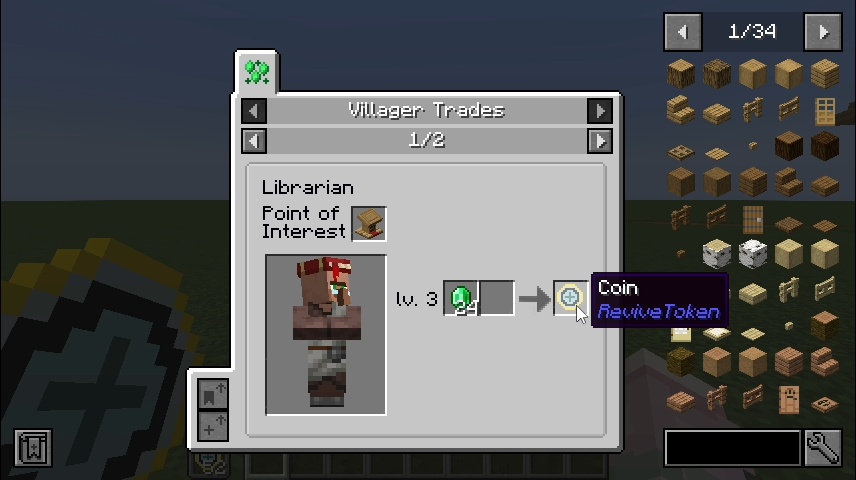This screenshot has height=480, width=856.
Task: Click the Coin ReviveToken result slot
Action: 569,298
